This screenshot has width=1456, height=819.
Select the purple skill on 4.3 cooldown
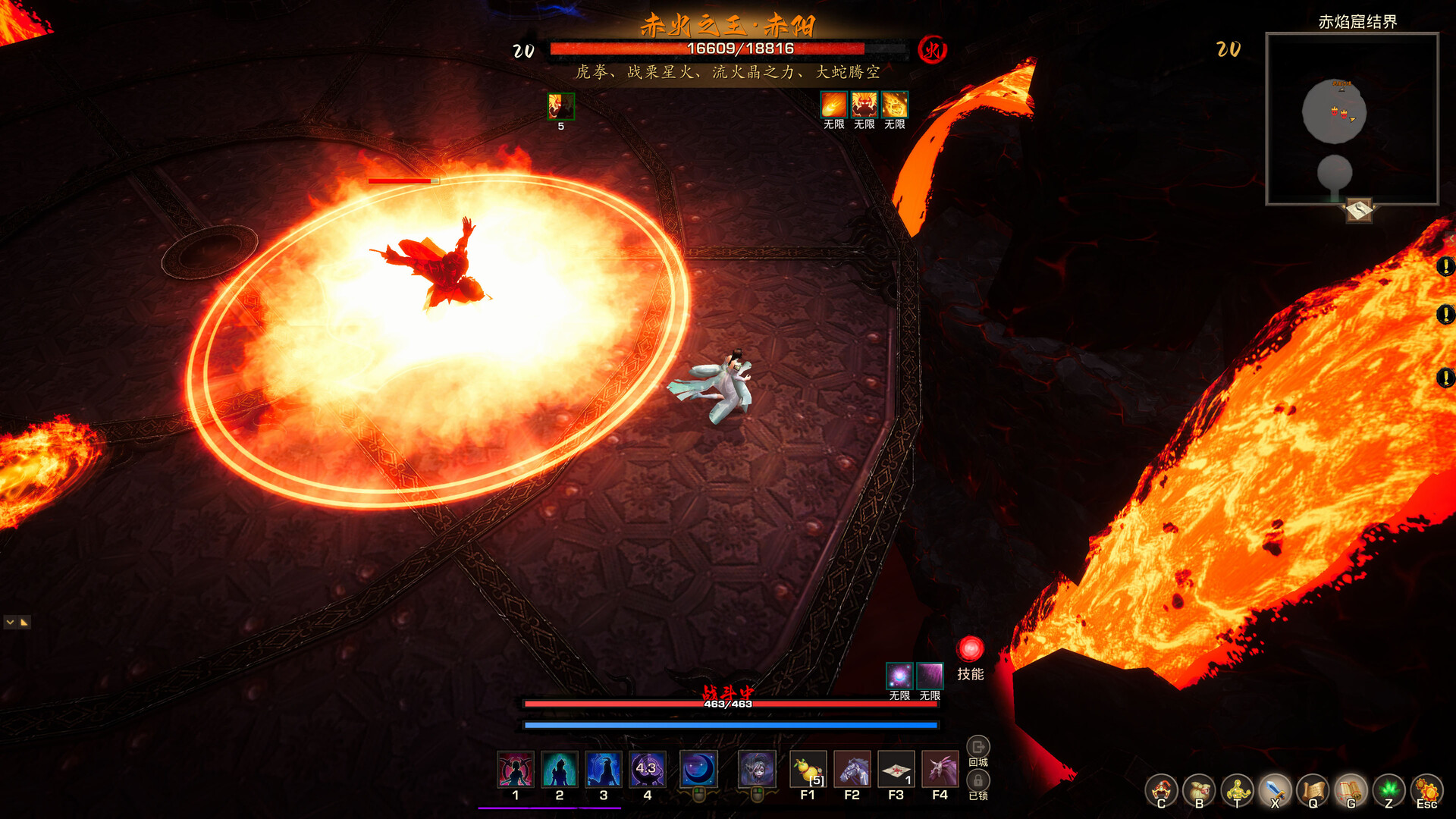[x=648, y=770]
